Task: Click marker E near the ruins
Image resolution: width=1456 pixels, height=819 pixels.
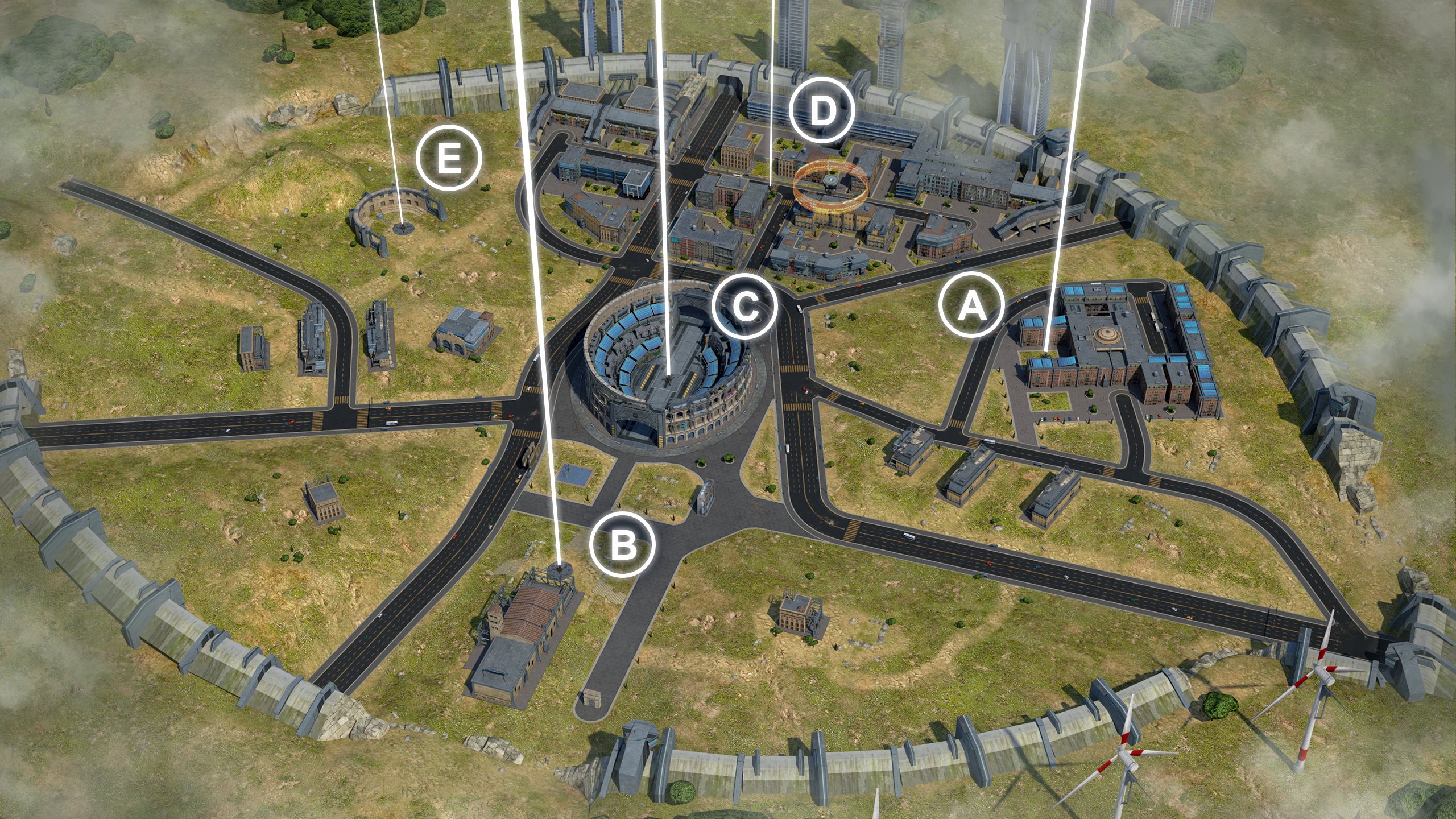Action: click(449, 157)
